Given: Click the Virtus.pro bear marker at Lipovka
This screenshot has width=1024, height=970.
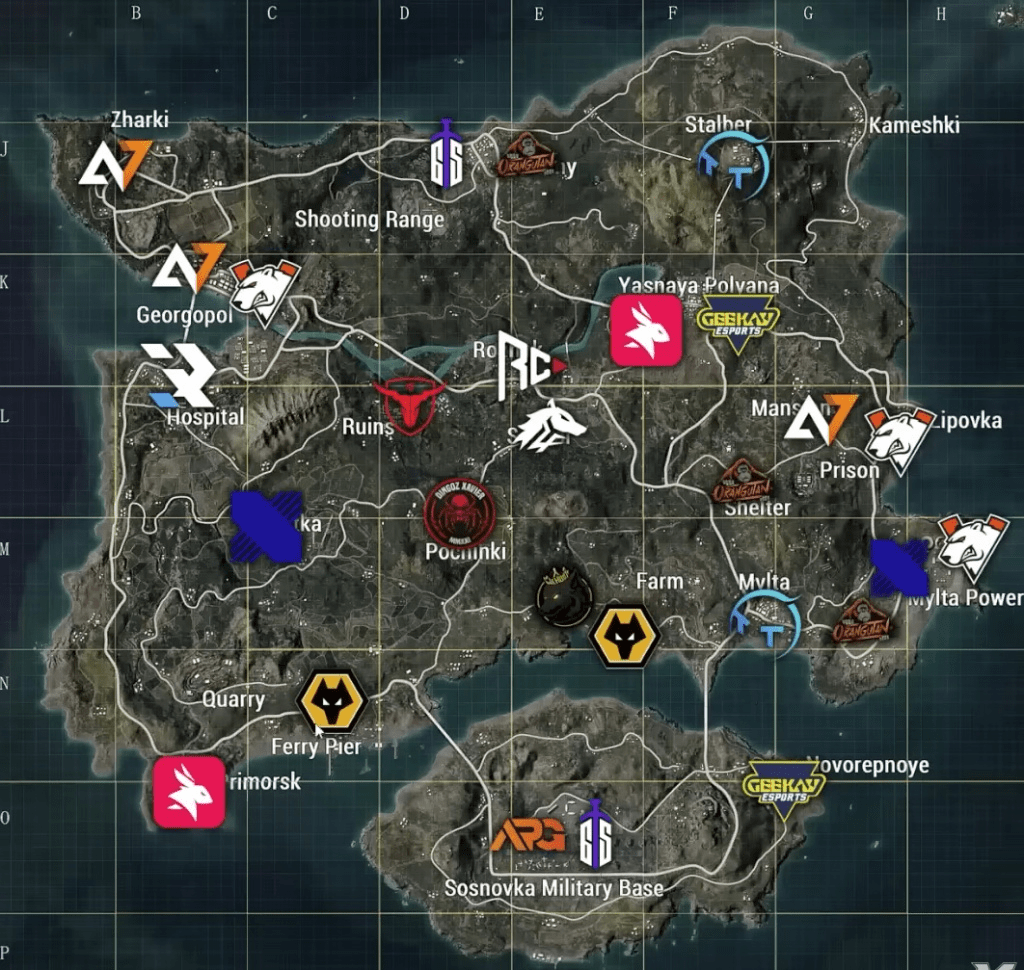Looking at the screenshot, I should 899,437.
